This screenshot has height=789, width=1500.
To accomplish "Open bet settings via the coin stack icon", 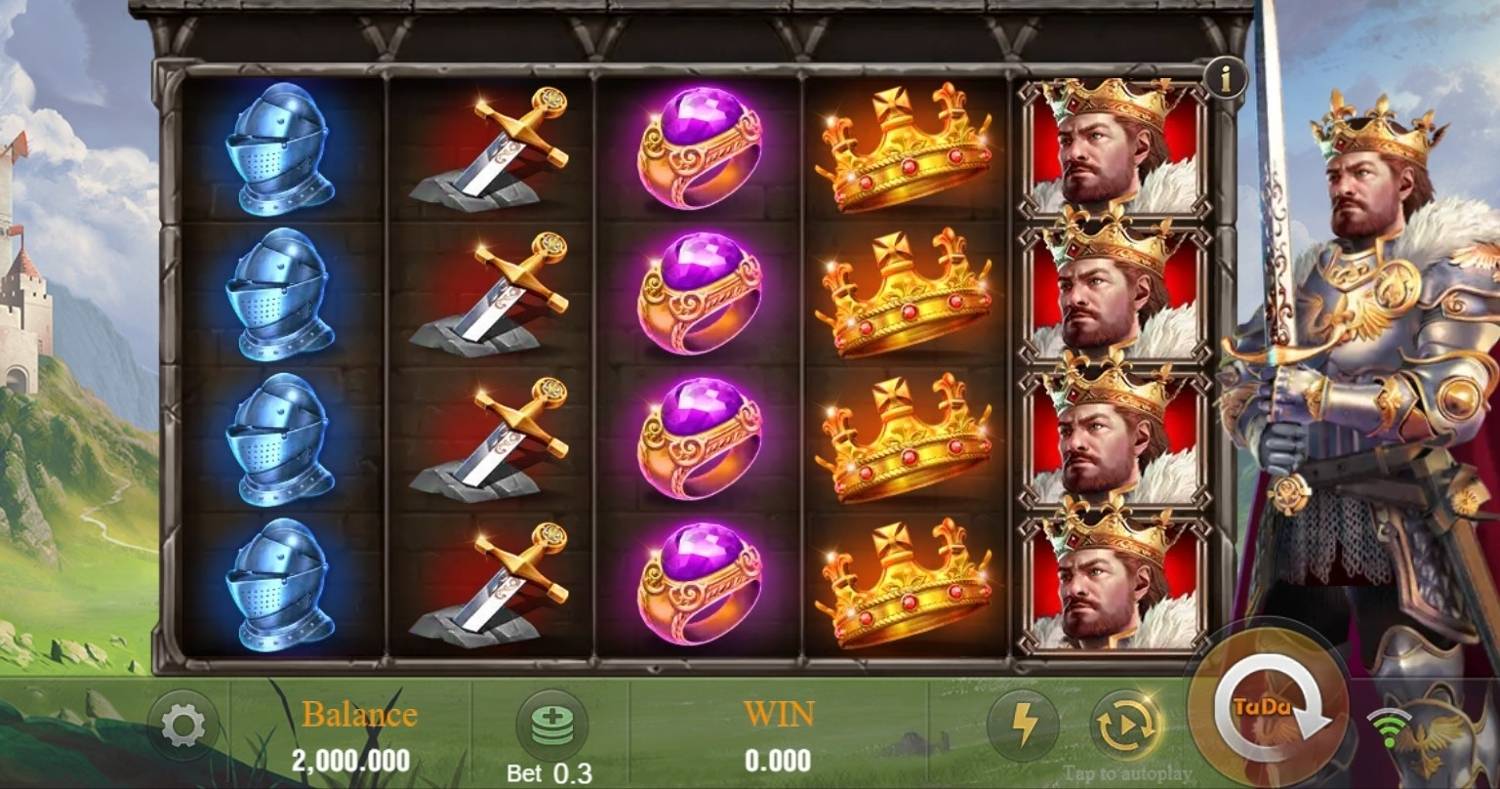I will click(554, 724).
